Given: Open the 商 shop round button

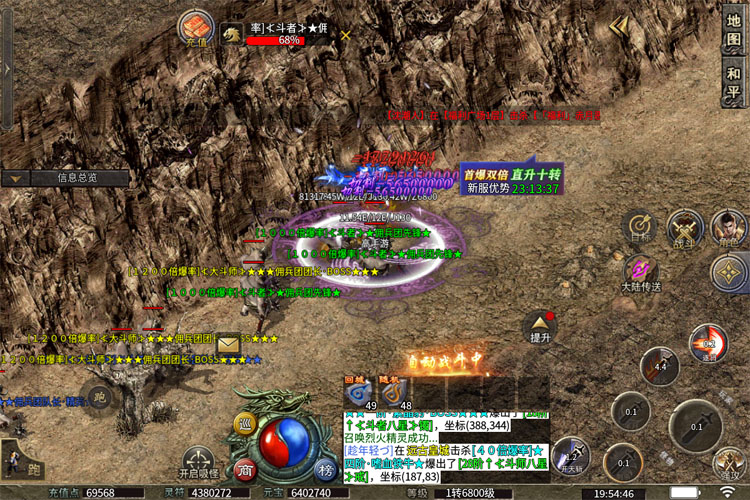Looking at the screenshot, I should click(244, 470).
